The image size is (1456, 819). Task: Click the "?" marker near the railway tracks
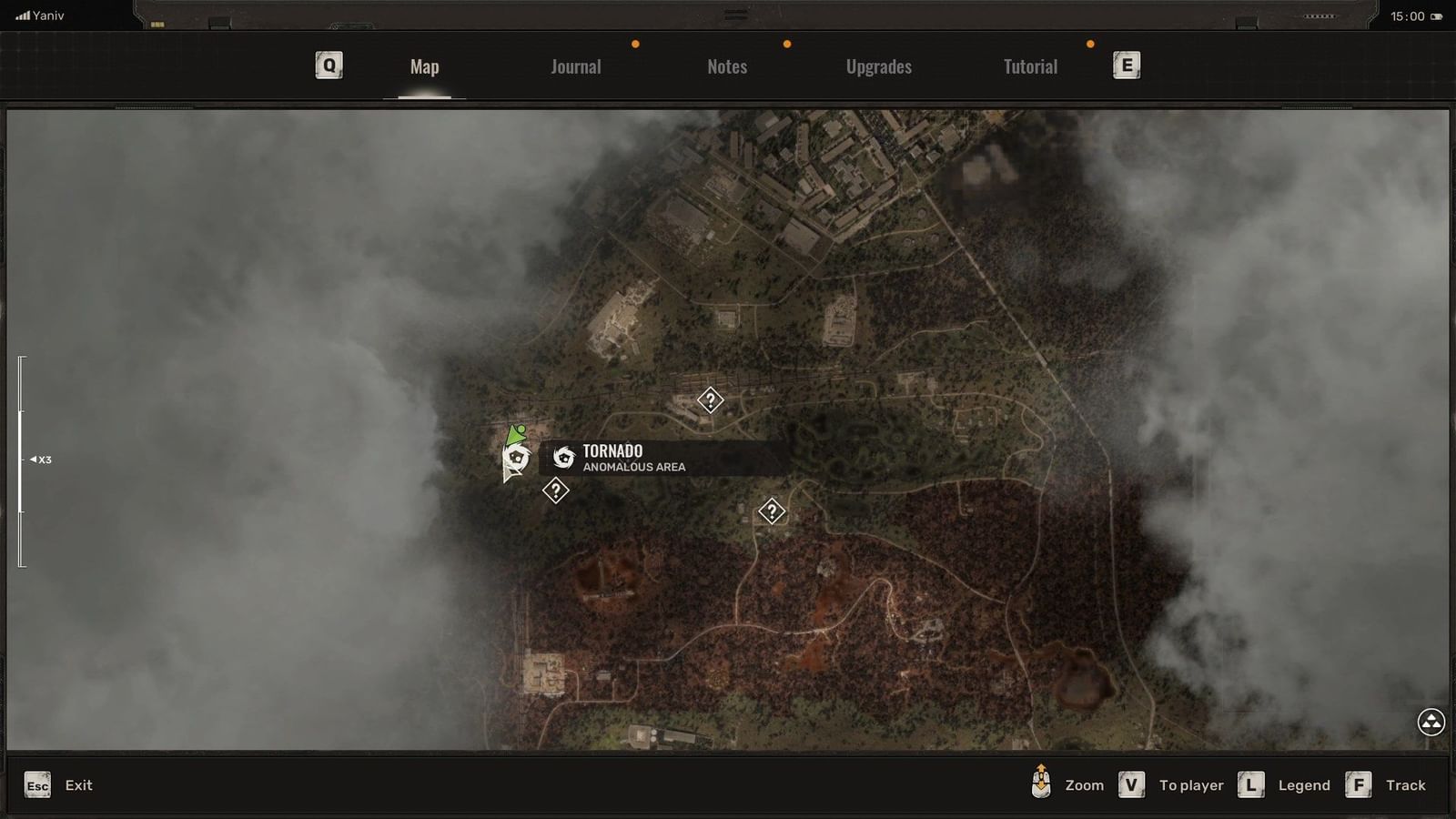pos(711,399)
